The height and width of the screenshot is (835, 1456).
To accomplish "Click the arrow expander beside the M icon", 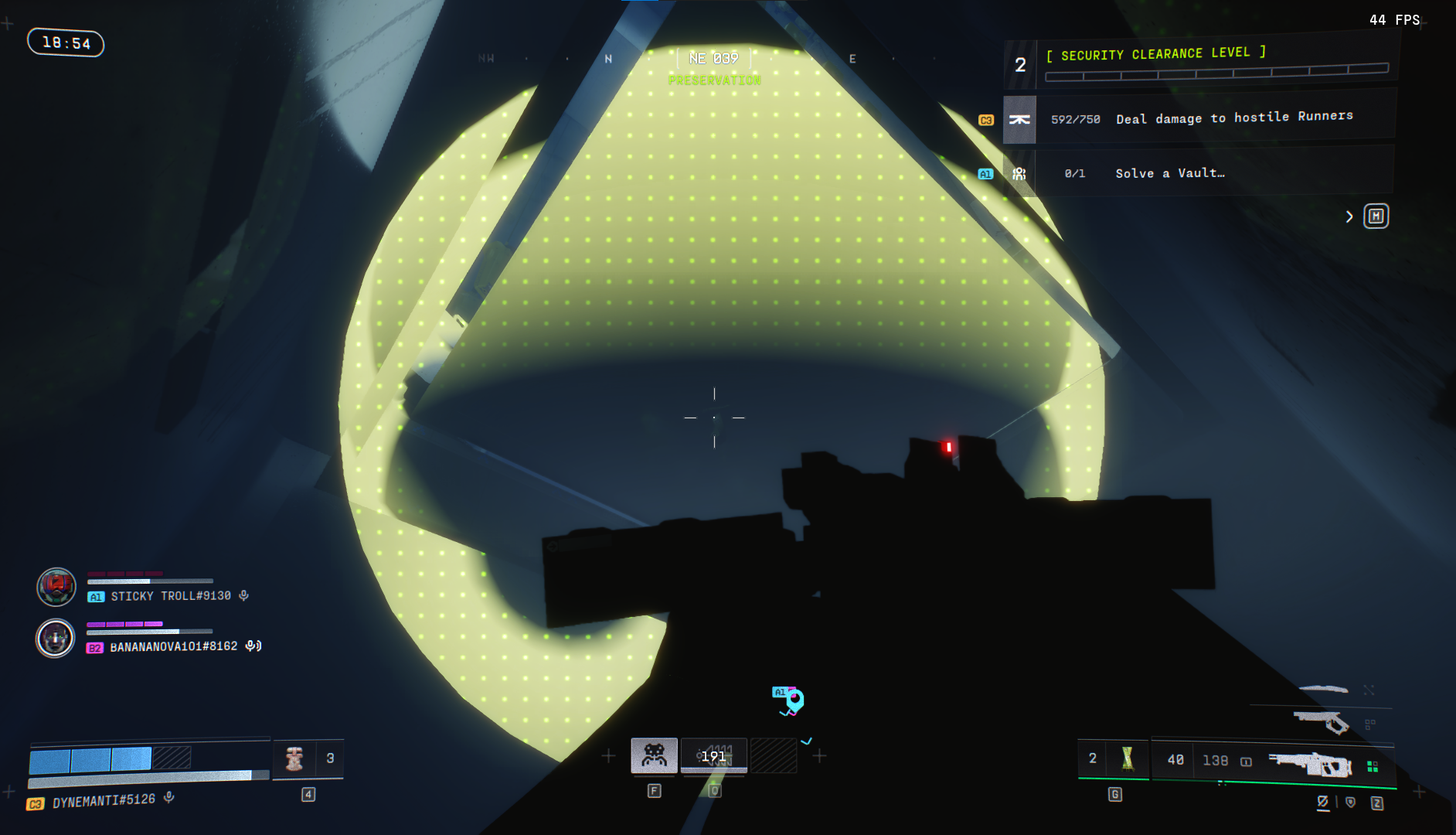I will pyautogui.click(x=1349, y=216).
